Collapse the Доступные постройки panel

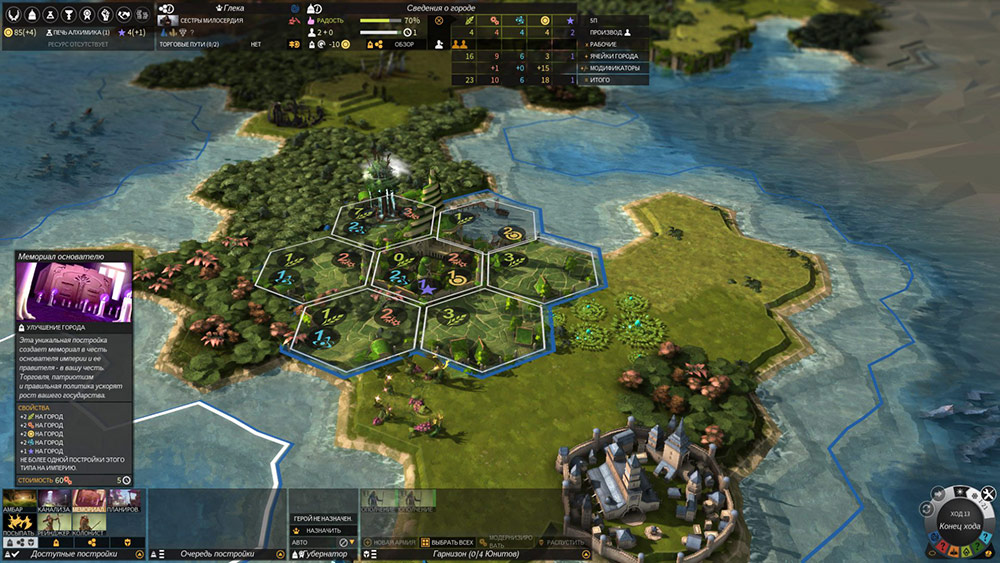coord(140,553)
